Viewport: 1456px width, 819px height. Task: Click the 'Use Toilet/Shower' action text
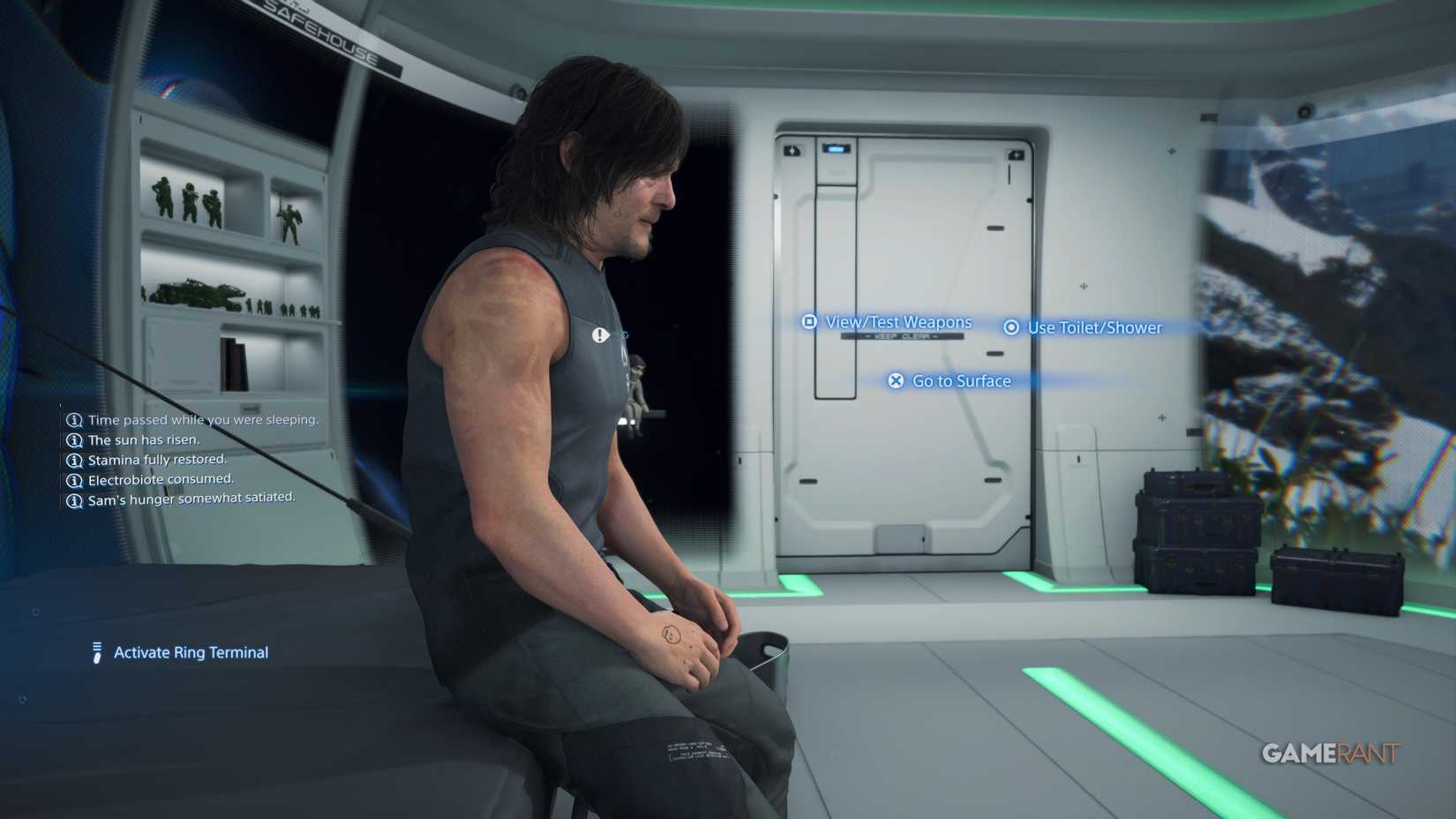[x=1094, y=327]
